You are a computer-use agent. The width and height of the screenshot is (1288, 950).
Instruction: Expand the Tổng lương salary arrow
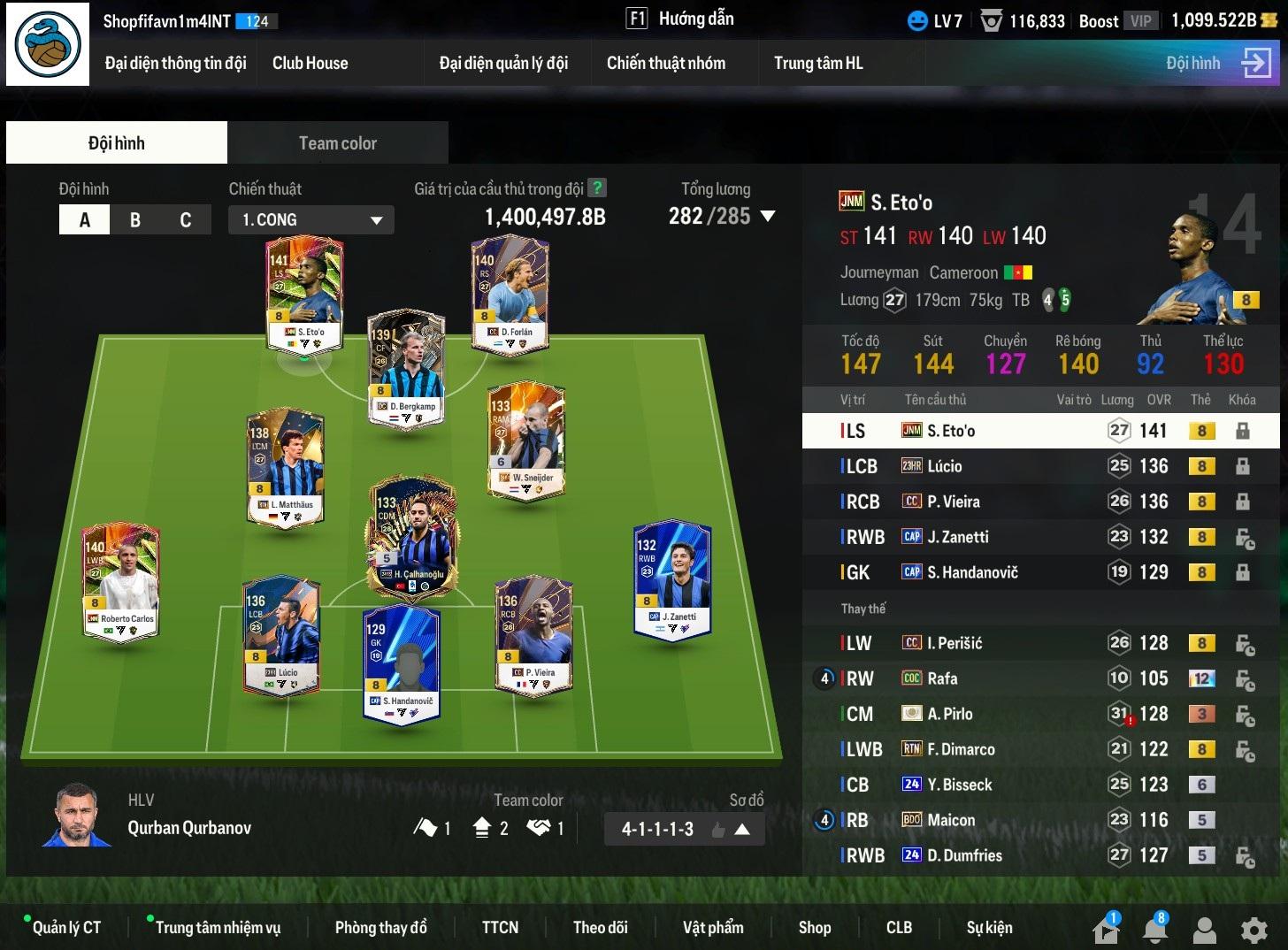[x=768, y=216]
